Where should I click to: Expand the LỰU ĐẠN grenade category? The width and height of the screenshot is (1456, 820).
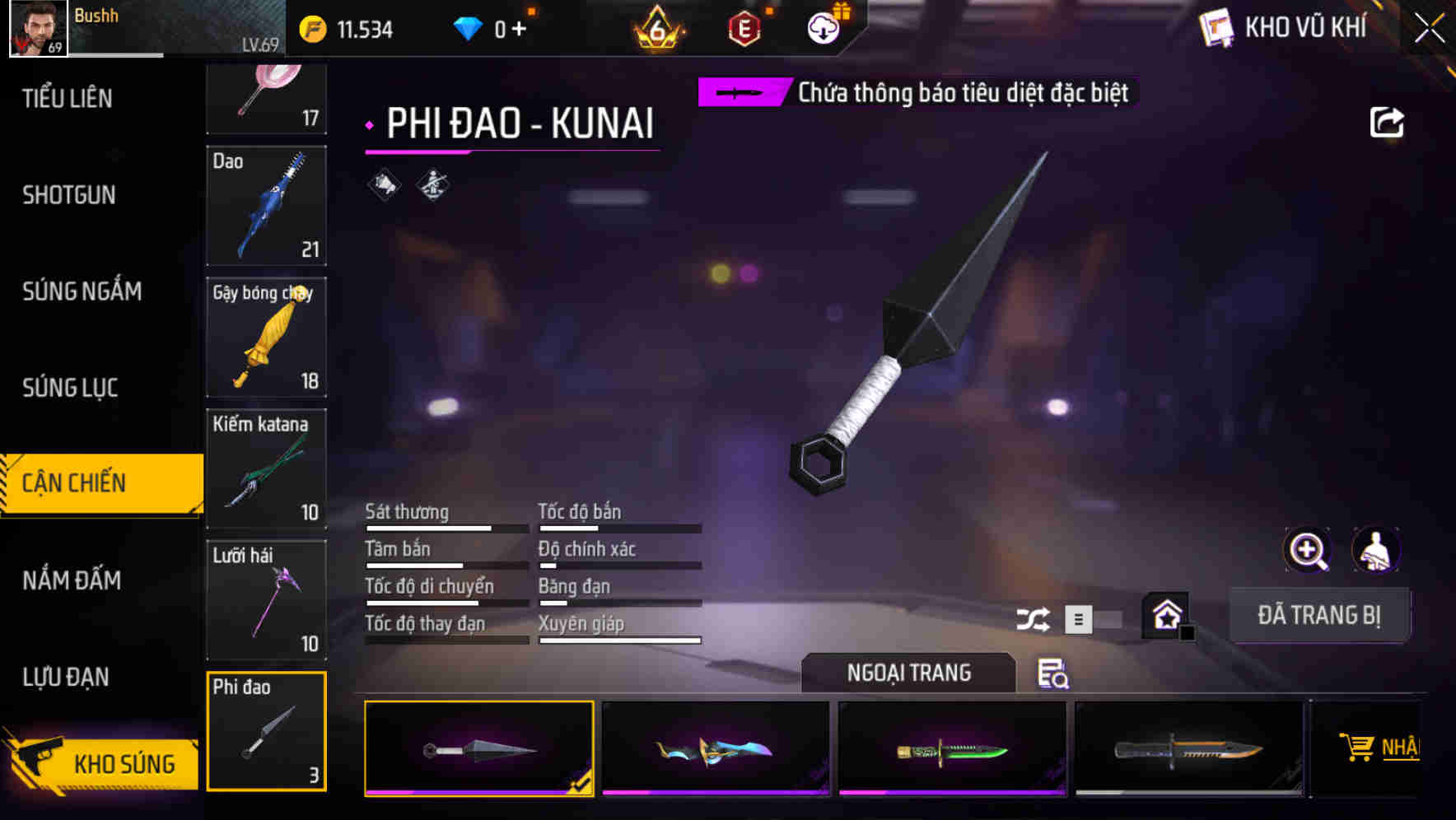click(70, 676)
